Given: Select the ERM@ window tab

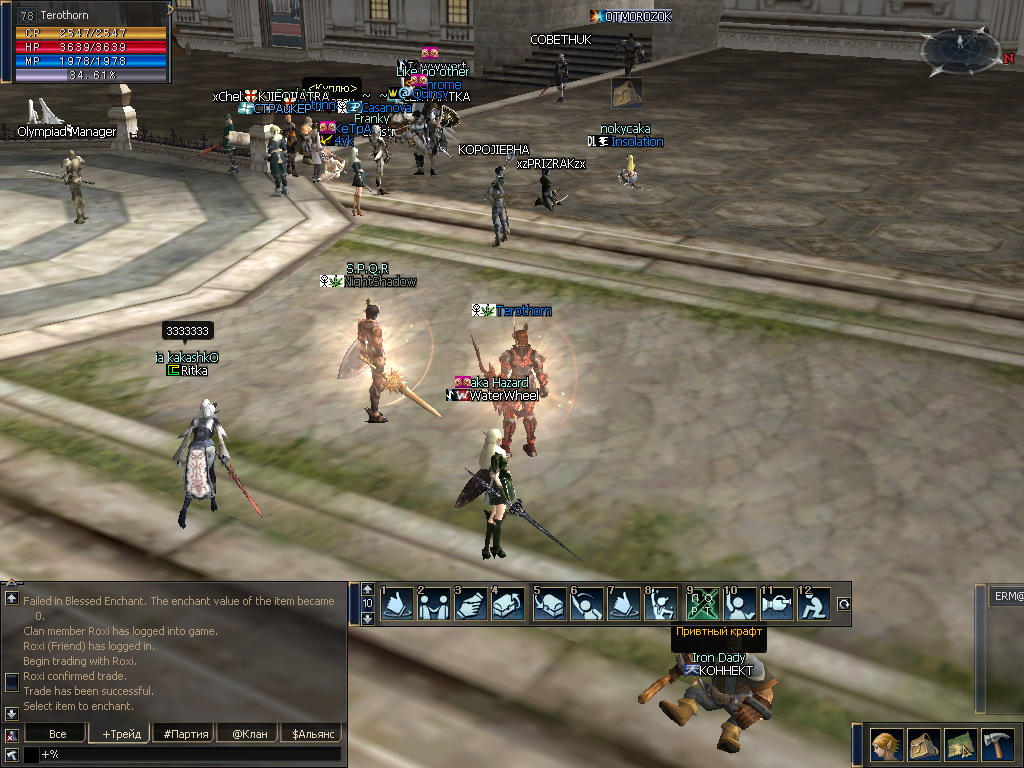Looking at the screenshot, I should 1006,596.
